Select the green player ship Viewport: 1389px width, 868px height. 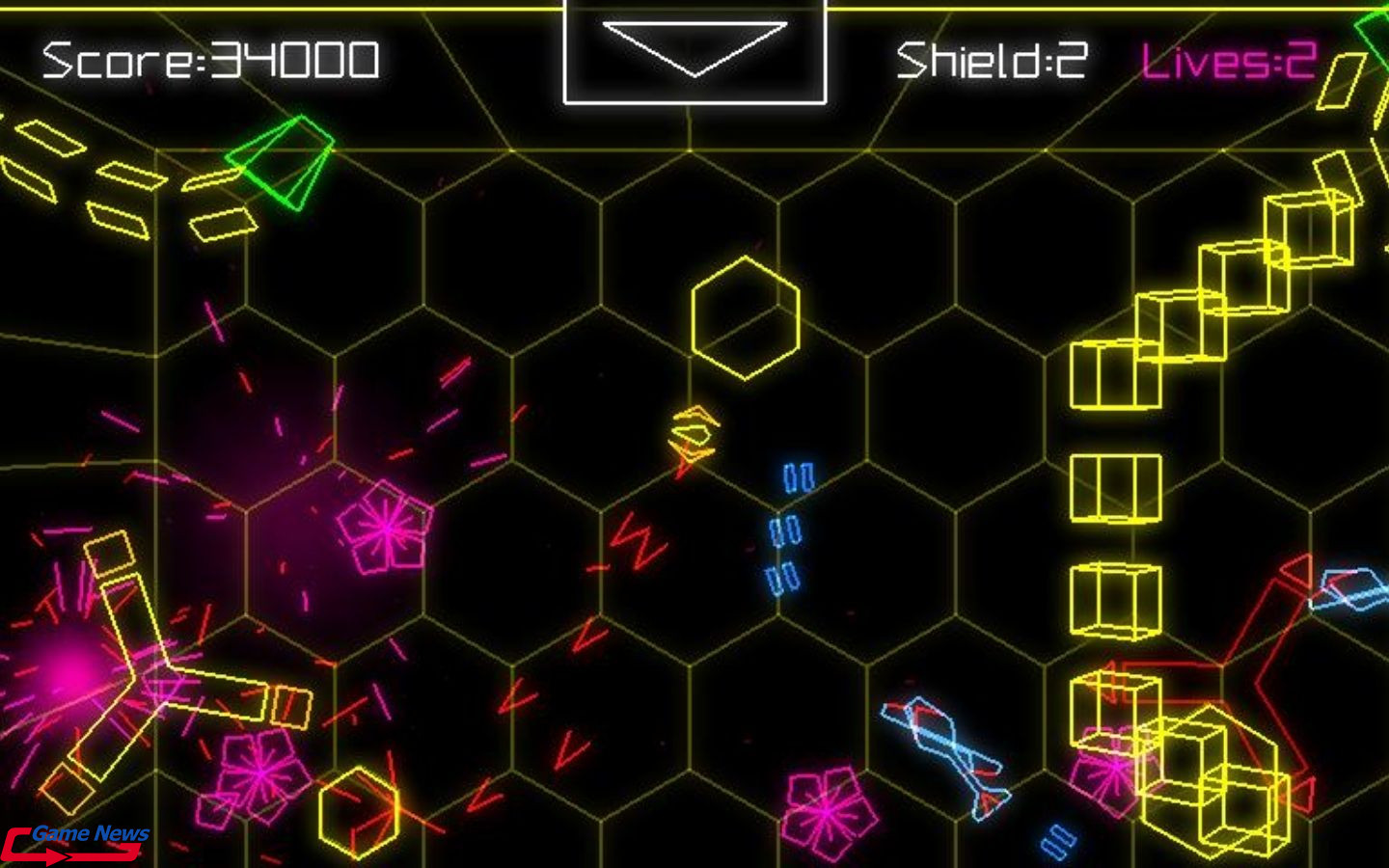(x=280, y=164)
